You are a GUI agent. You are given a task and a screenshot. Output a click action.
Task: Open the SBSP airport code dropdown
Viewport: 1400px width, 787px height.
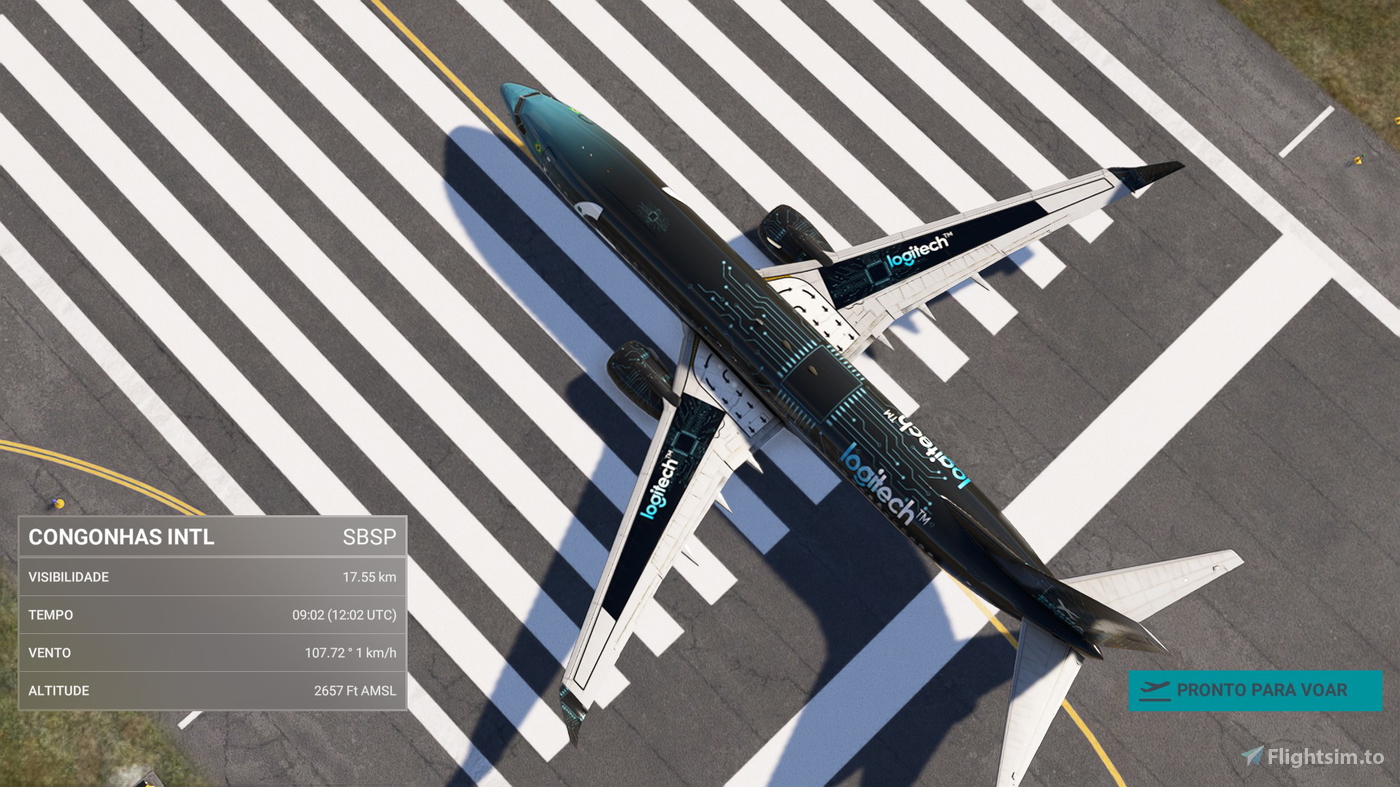coord(371,536)
